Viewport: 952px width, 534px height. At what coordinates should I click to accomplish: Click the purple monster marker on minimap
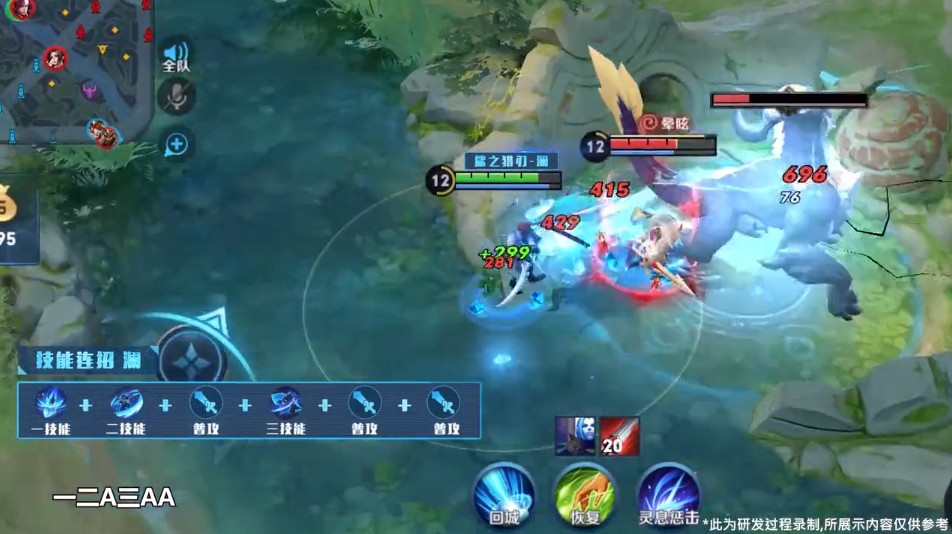89,91
